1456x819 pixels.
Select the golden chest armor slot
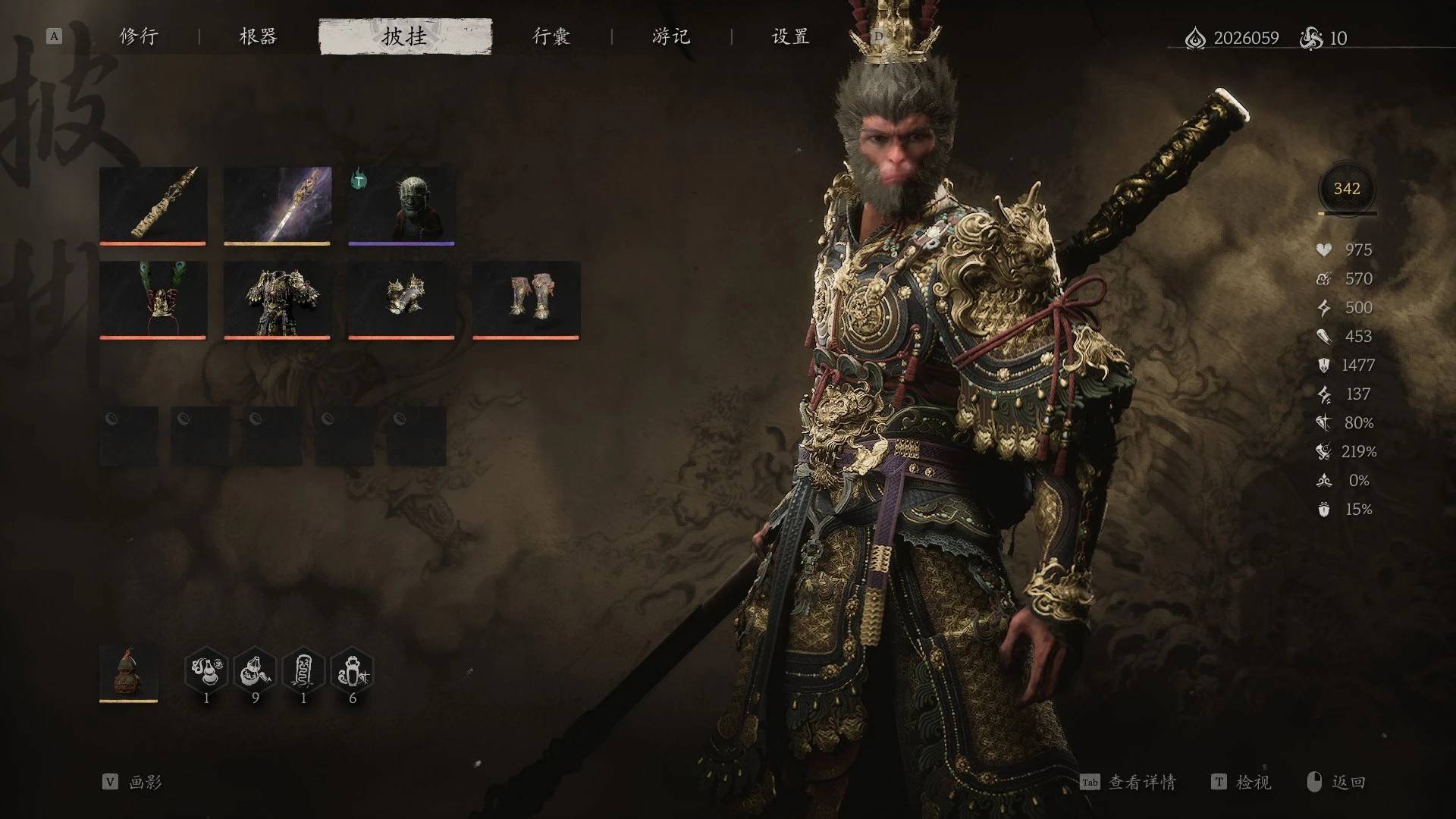click(277, 299)
